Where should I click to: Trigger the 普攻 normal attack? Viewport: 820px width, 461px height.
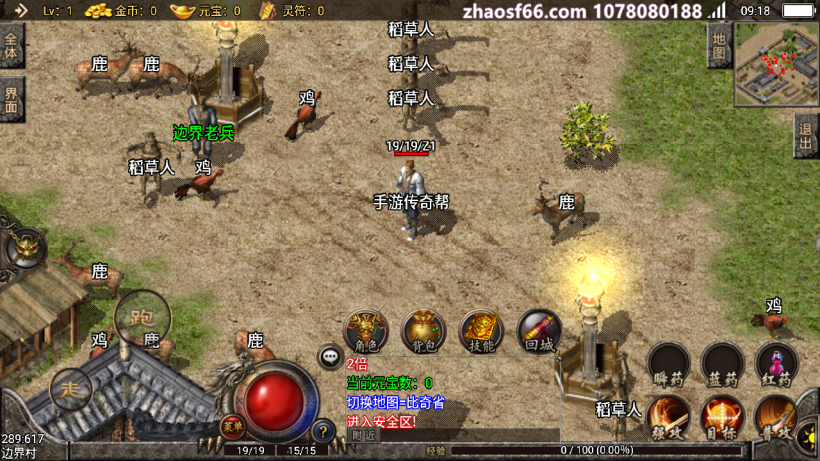[x=776, y=416]
